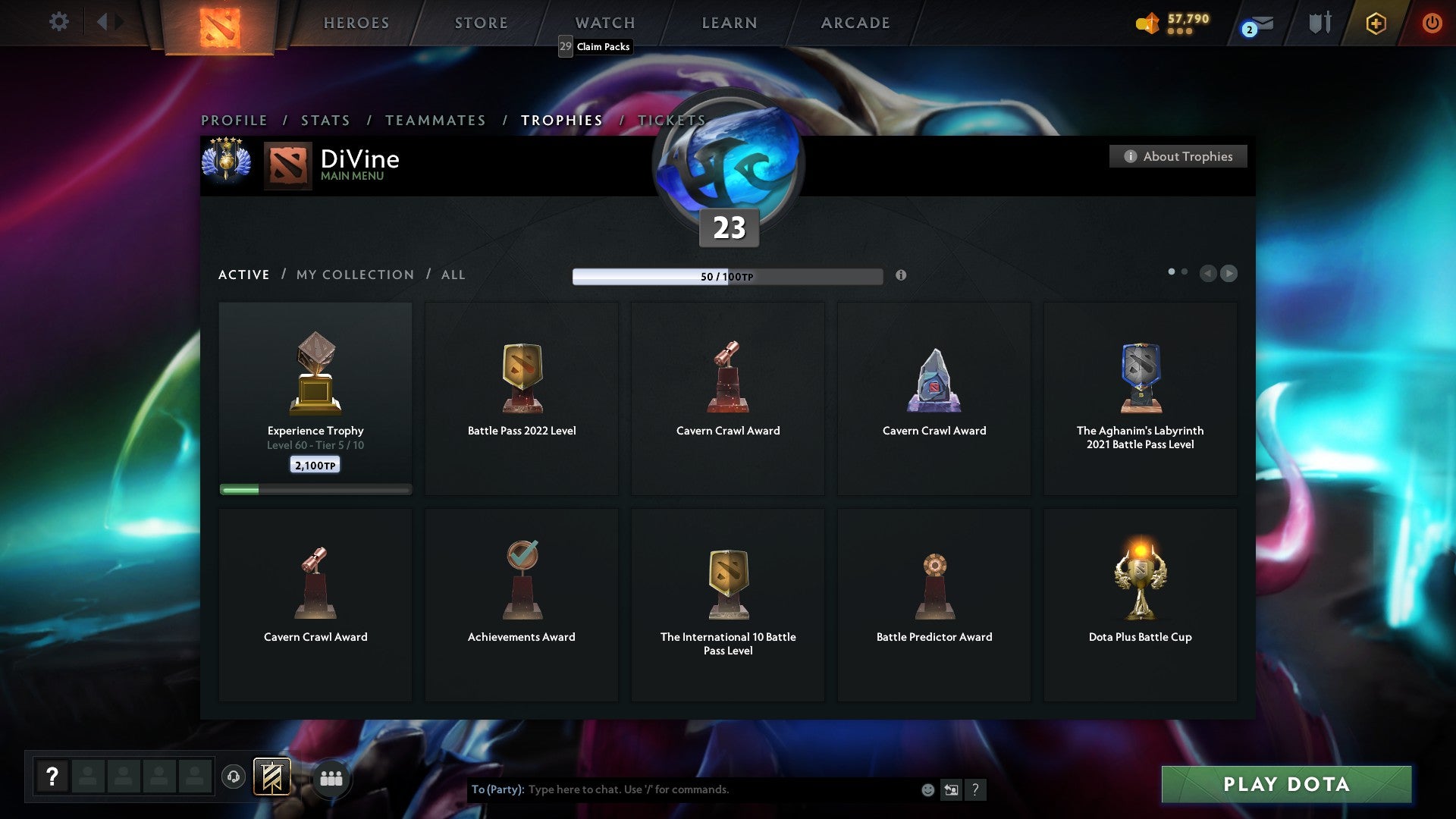This screenshot has height=819, width=1456.
Task: Click the guild banner icon
Action: (273, 777)
